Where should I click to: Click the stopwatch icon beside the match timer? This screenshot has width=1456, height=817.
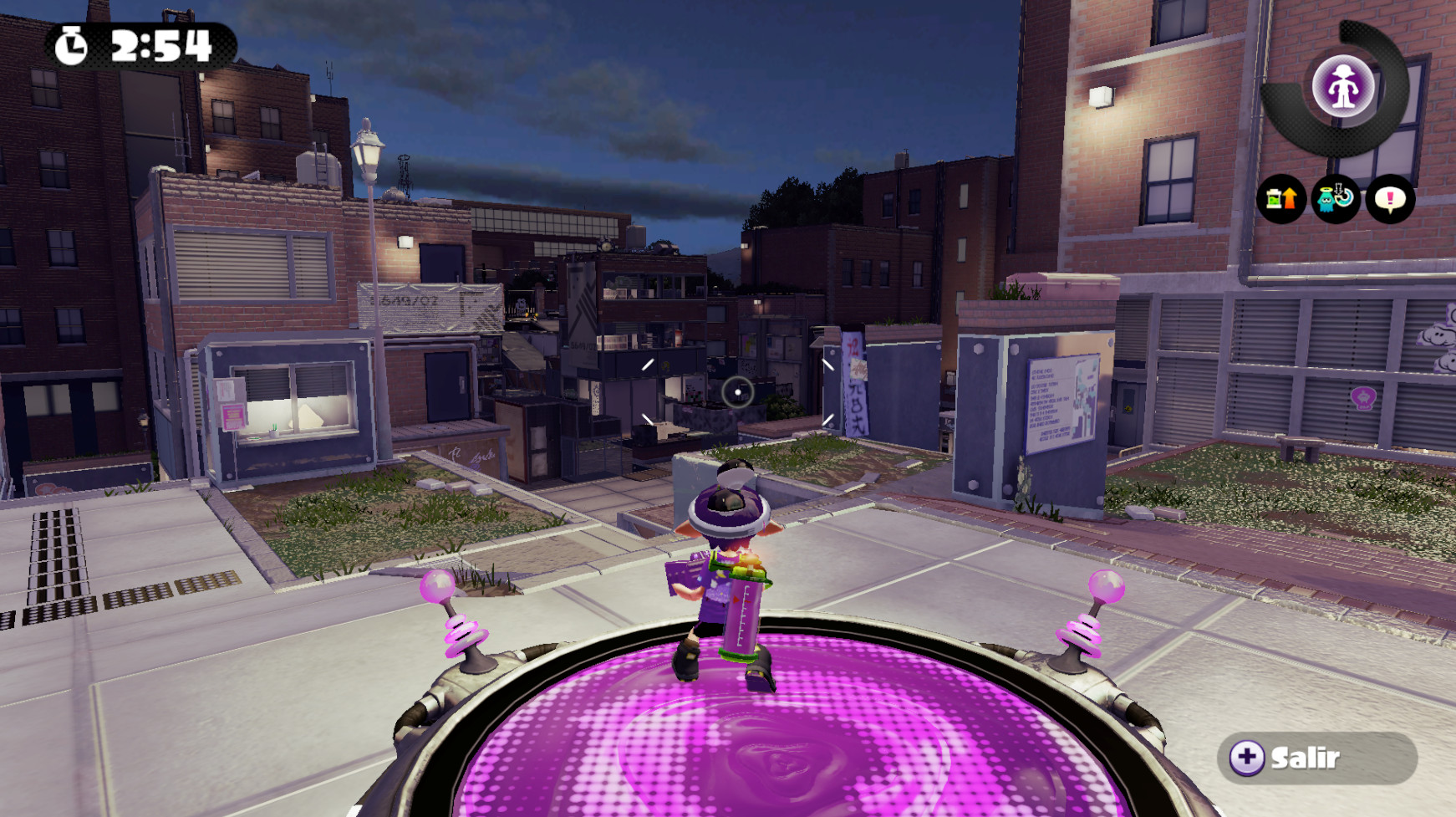coord(72,48)
